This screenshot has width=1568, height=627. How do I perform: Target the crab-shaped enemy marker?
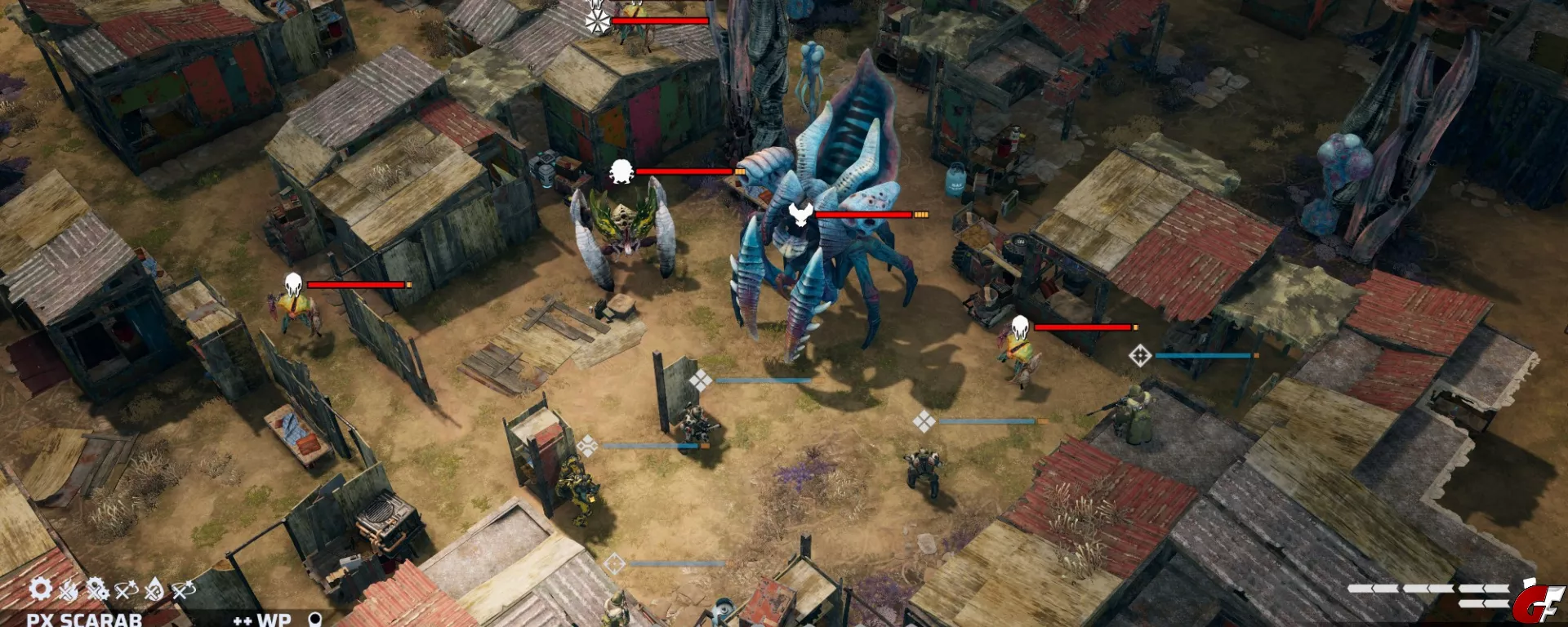point(621,171)
